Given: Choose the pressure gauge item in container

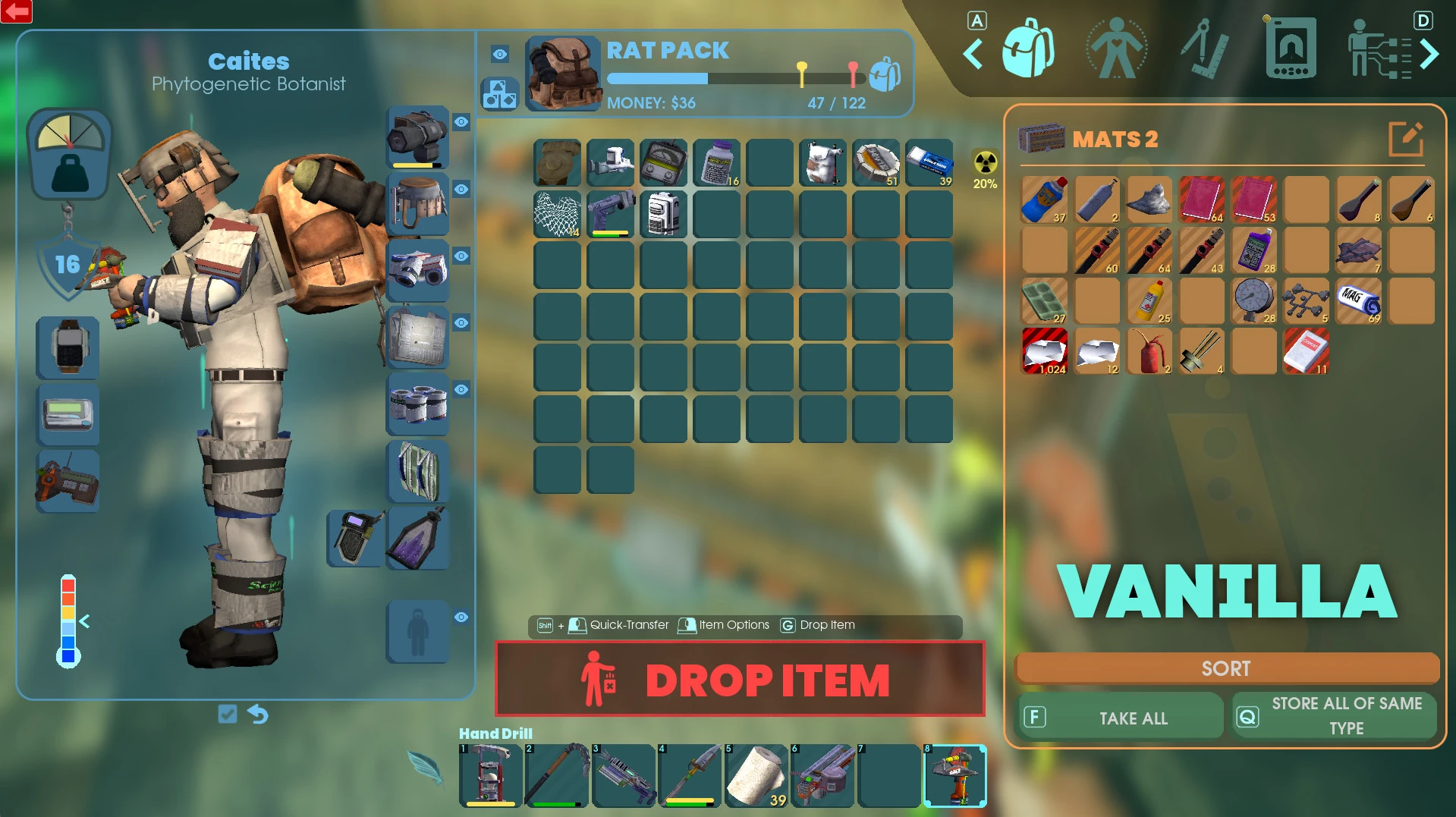Looking at the screenshot, I should click(1253, 300).
